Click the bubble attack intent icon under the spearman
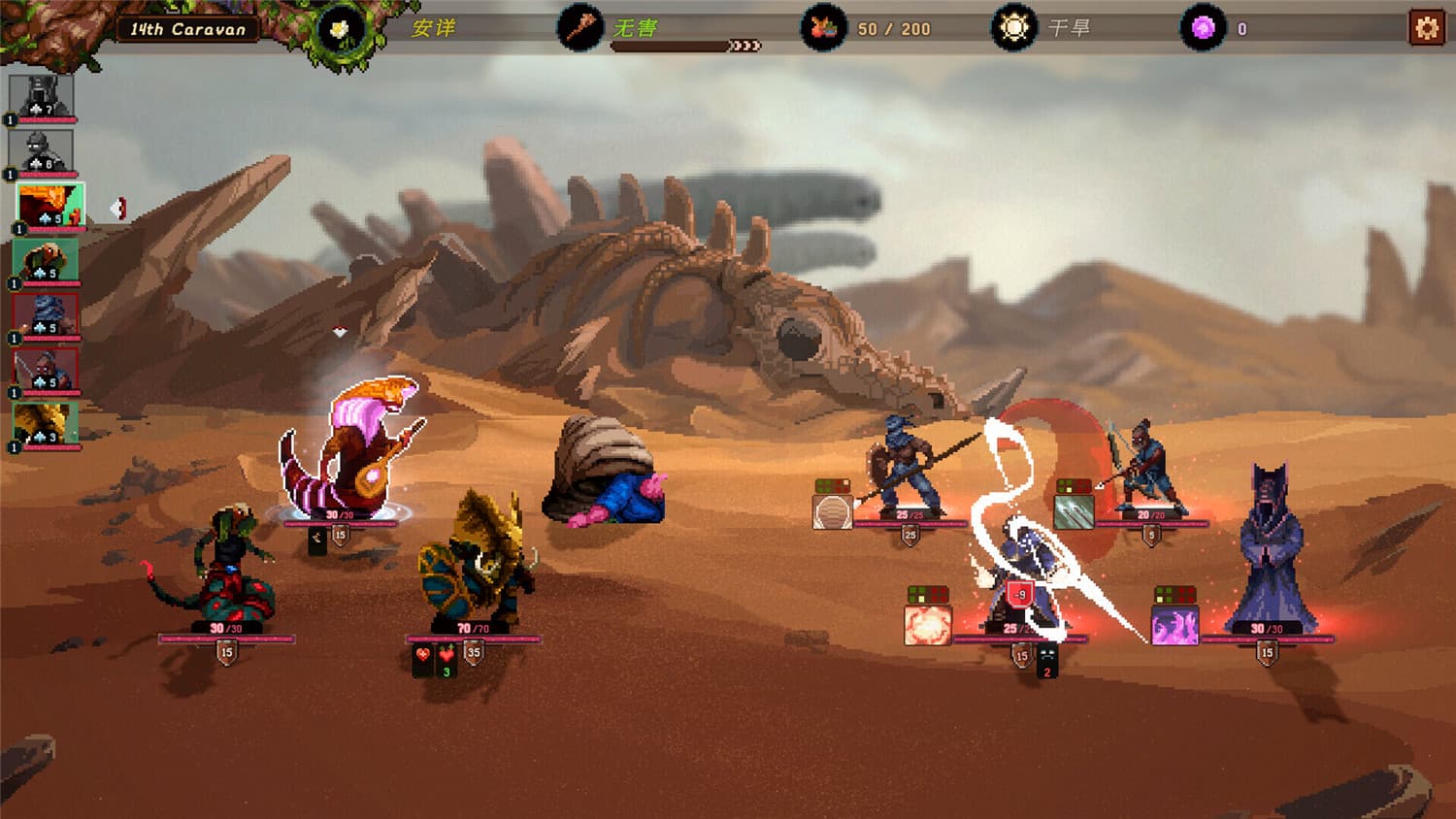Image resolution: width=1456 pixels, height=819 pixels. coord(835,512)
